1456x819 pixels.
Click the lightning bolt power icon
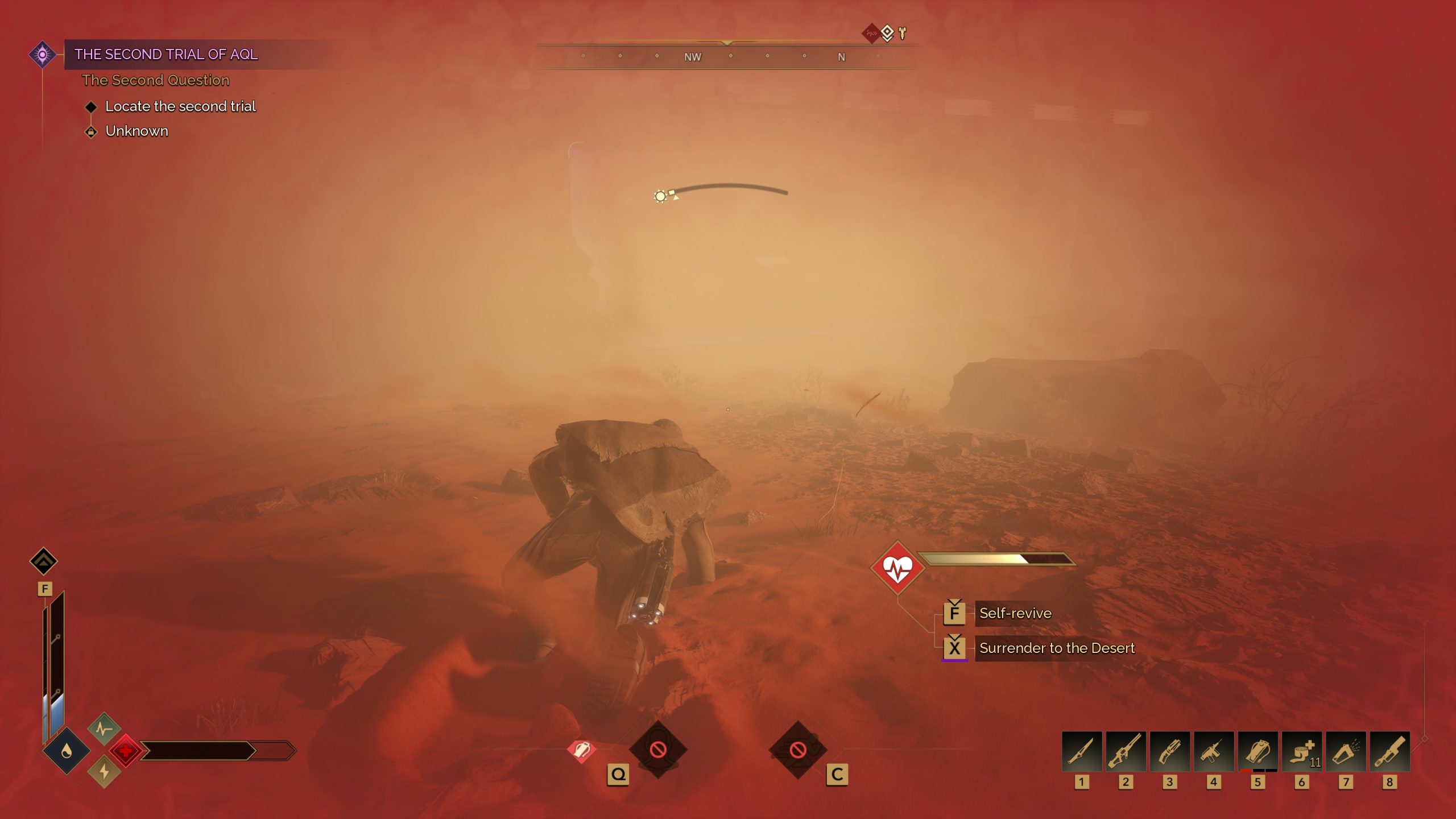(x=104, y=772)
